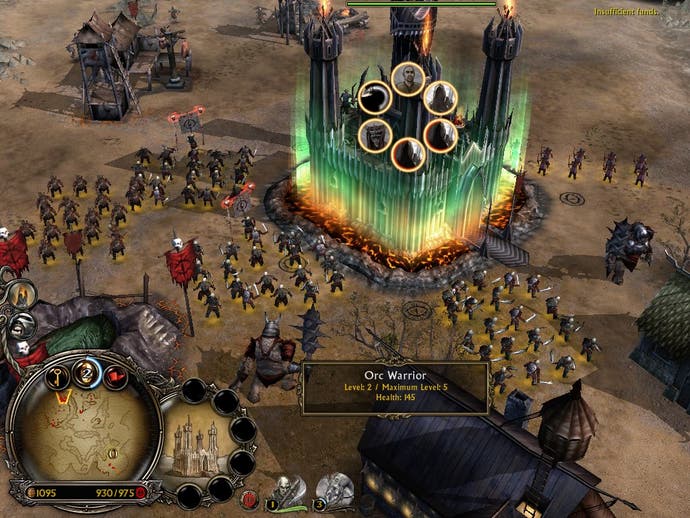The height and width of the screenshot is (518, 690).
Task: Click the helmeted head icon on left edge
Action: pos(22,325)
